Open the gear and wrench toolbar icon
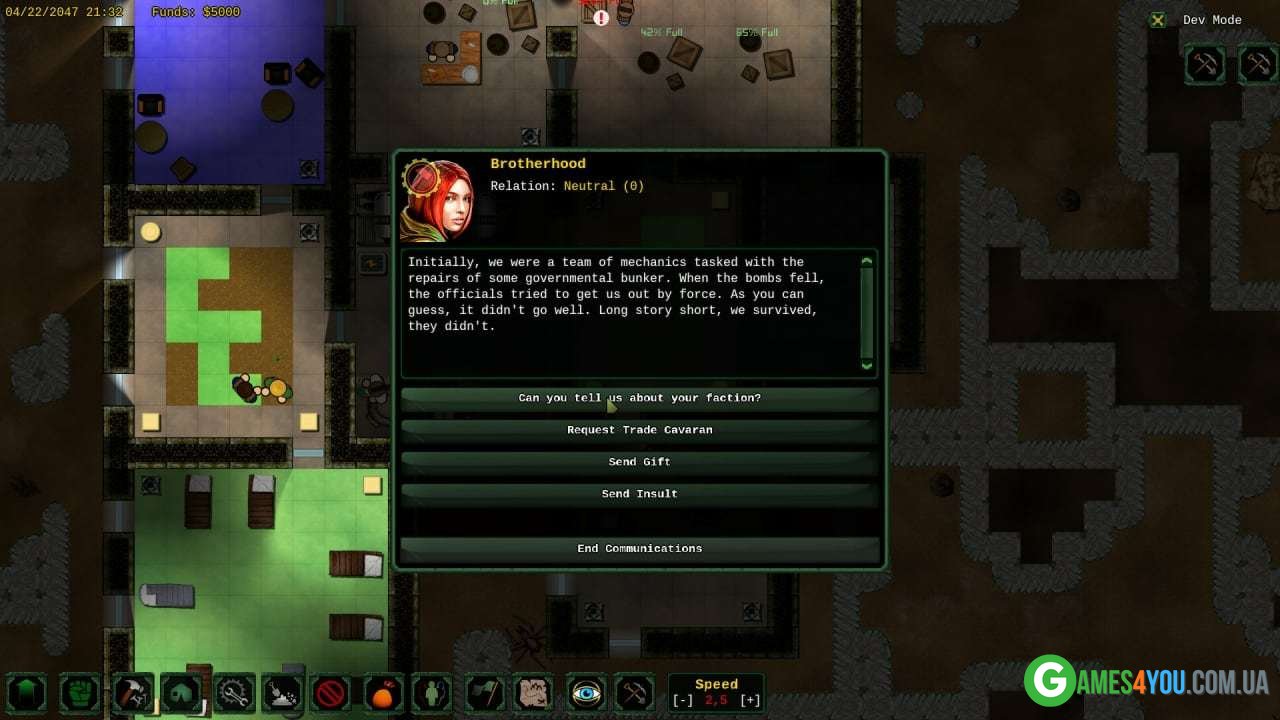 click(234, 692)
